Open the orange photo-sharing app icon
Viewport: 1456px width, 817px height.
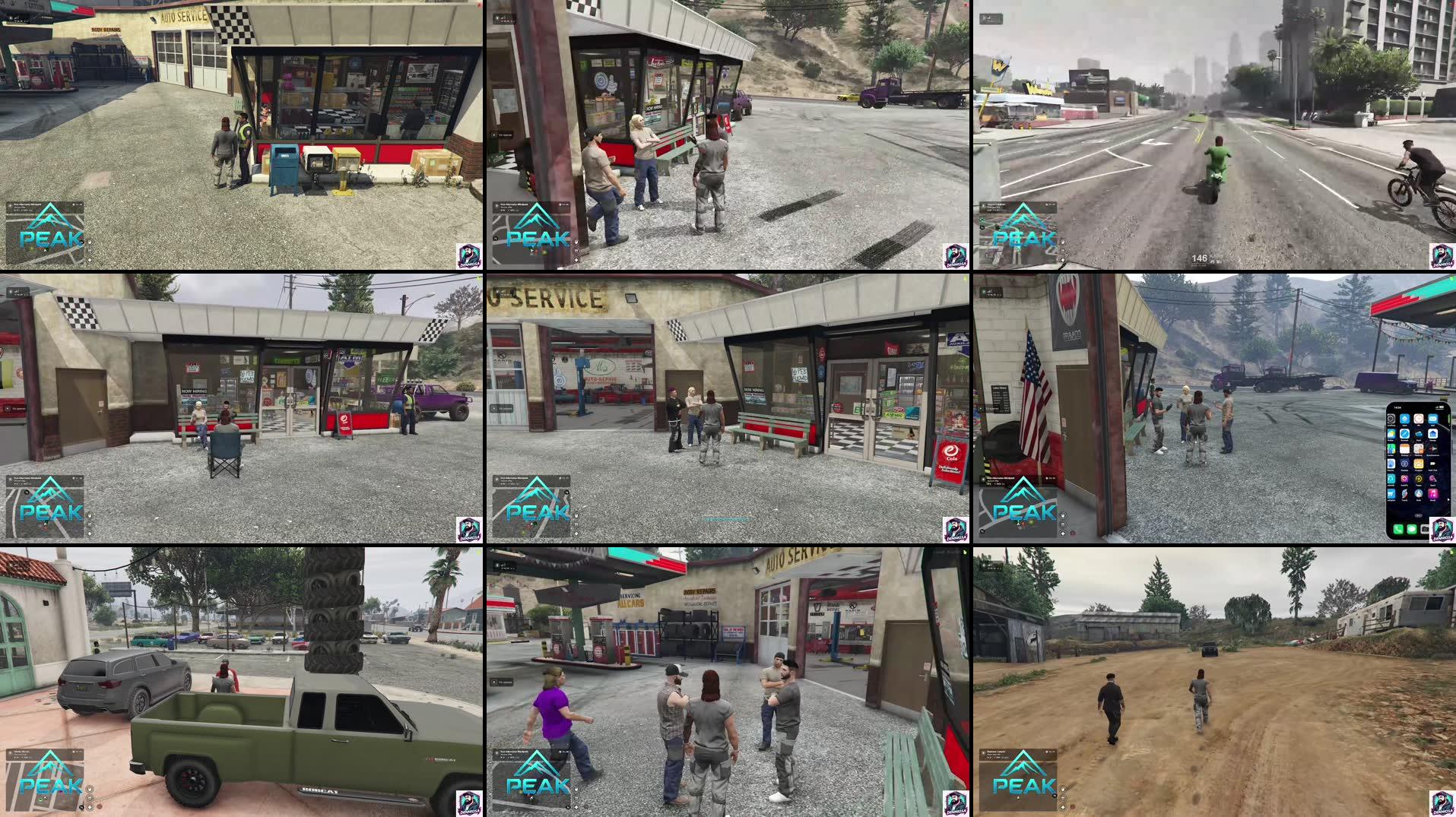coord(1404,479)
